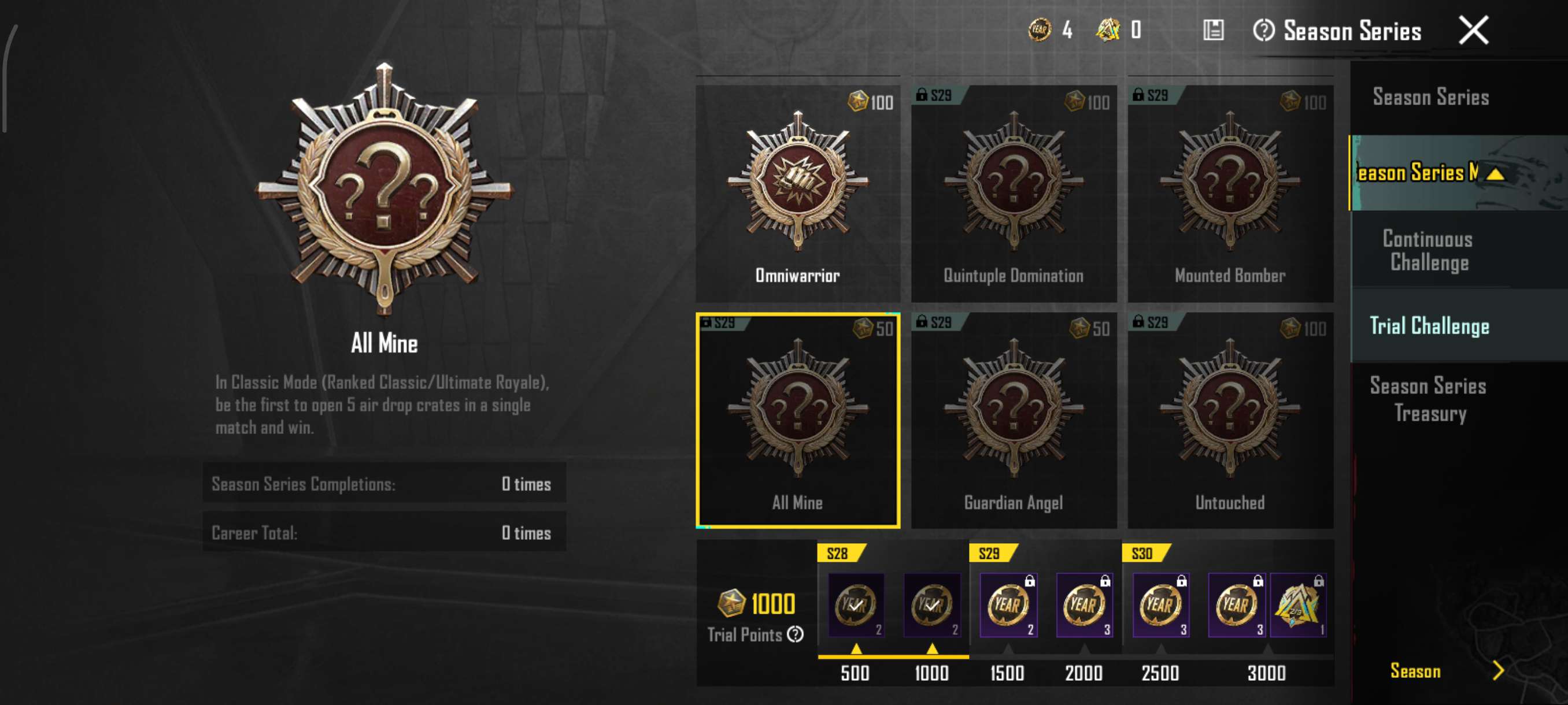Click the triangle marker under the 500 reward
The width and height of the screenshot is (1568, 705).
pyautogui.click(x=856, y=648)
